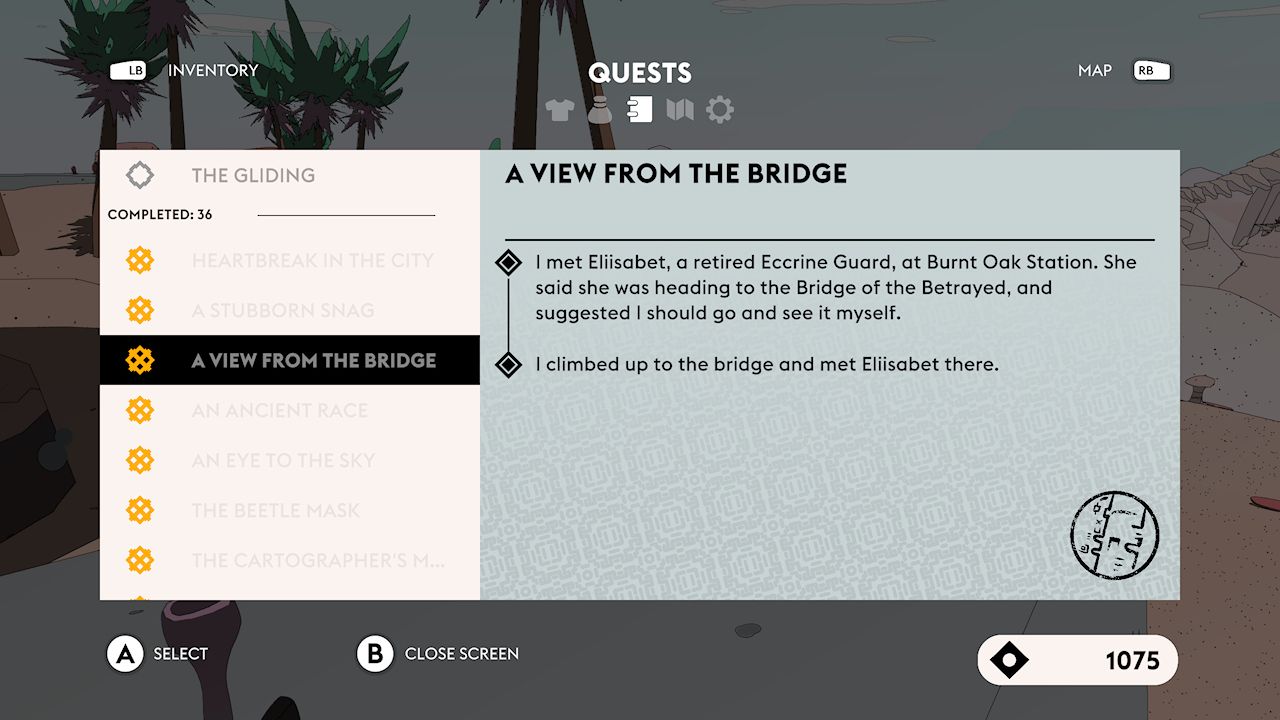Select the pouch inventory icon
Image resolution: width=1280 pixels, height=720 pixels.
tap(600, 110)
